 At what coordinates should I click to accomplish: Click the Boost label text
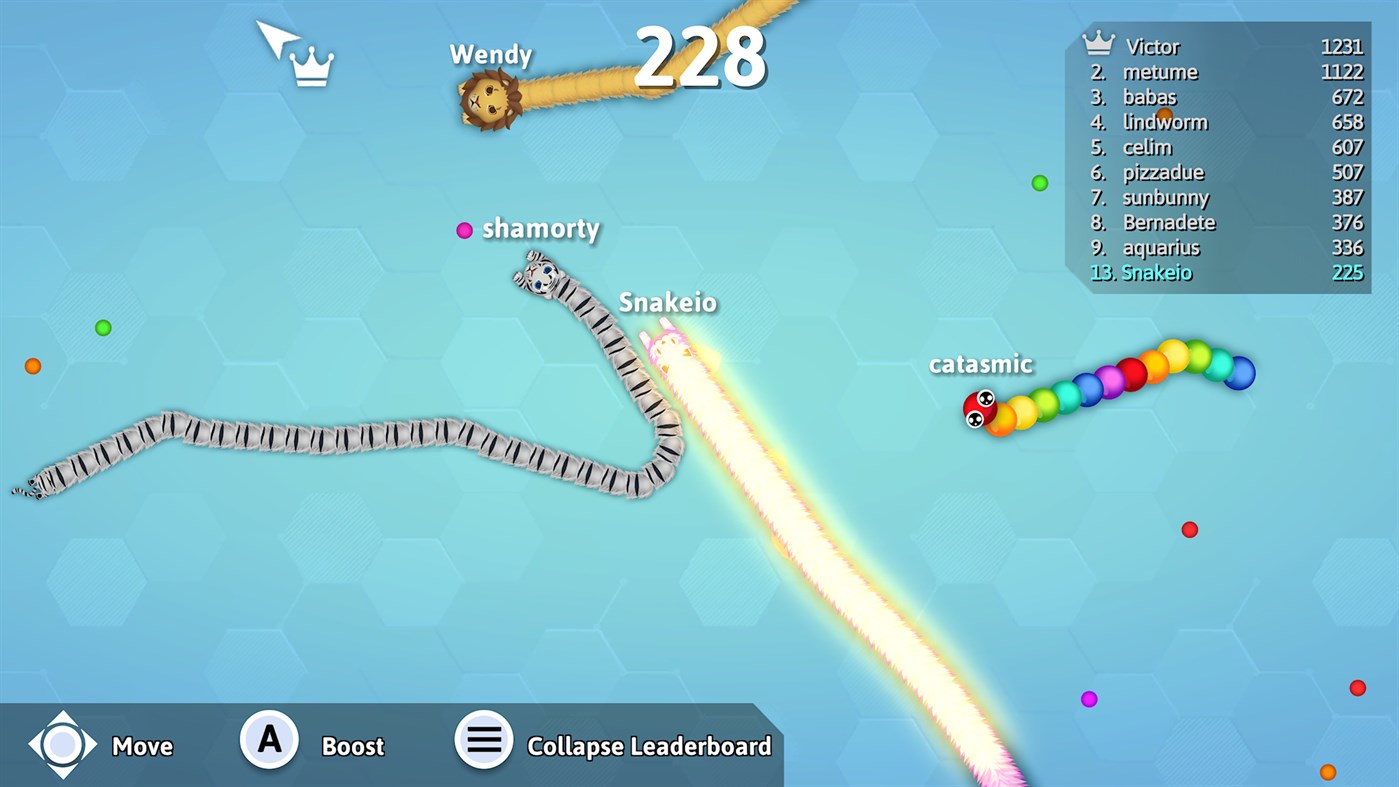click(x=352, y=745)
